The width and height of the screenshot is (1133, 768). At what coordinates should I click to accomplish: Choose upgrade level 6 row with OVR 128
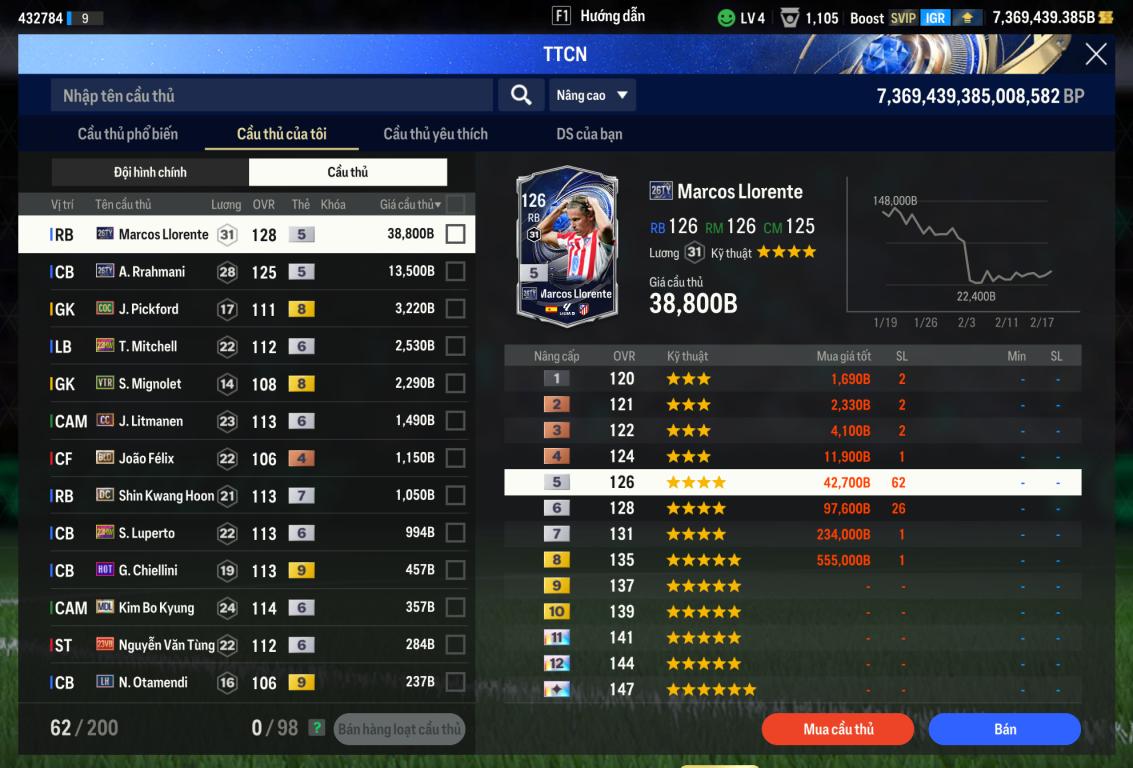(792, 508)
